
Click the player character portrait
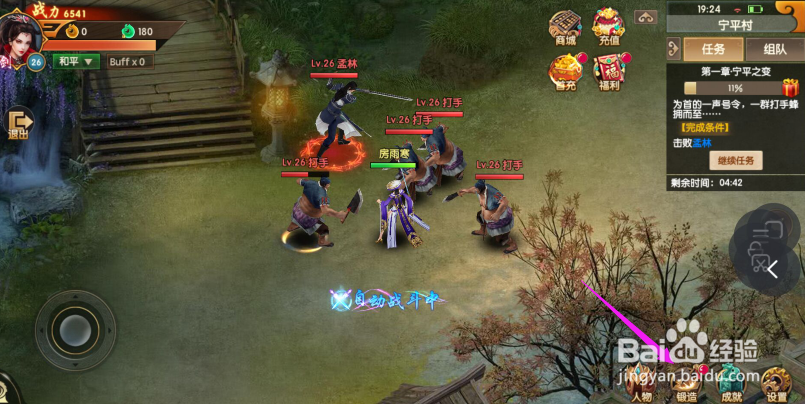[22, 27]
